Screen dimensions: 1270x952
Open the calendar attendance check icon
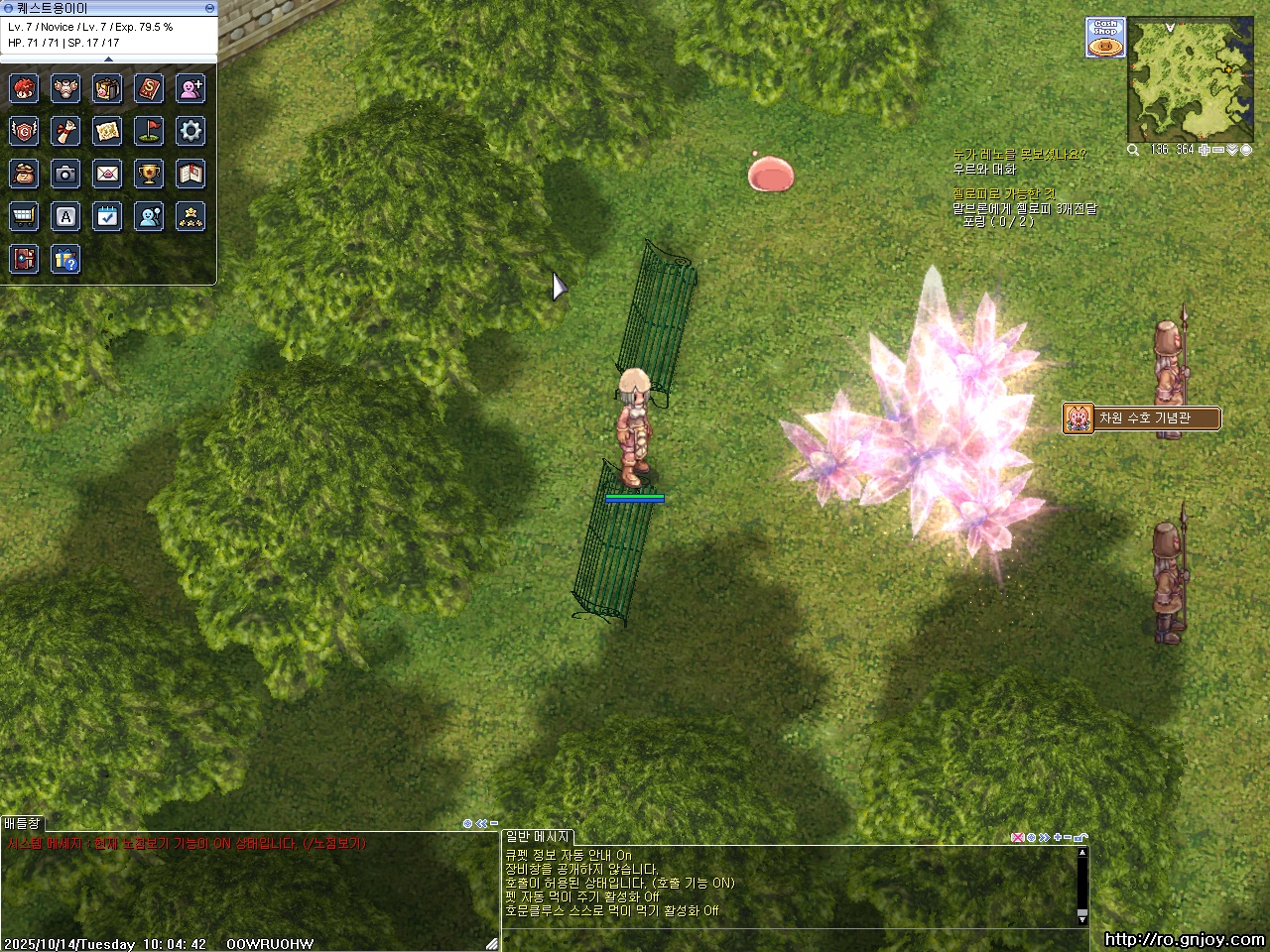click(107, 215)
